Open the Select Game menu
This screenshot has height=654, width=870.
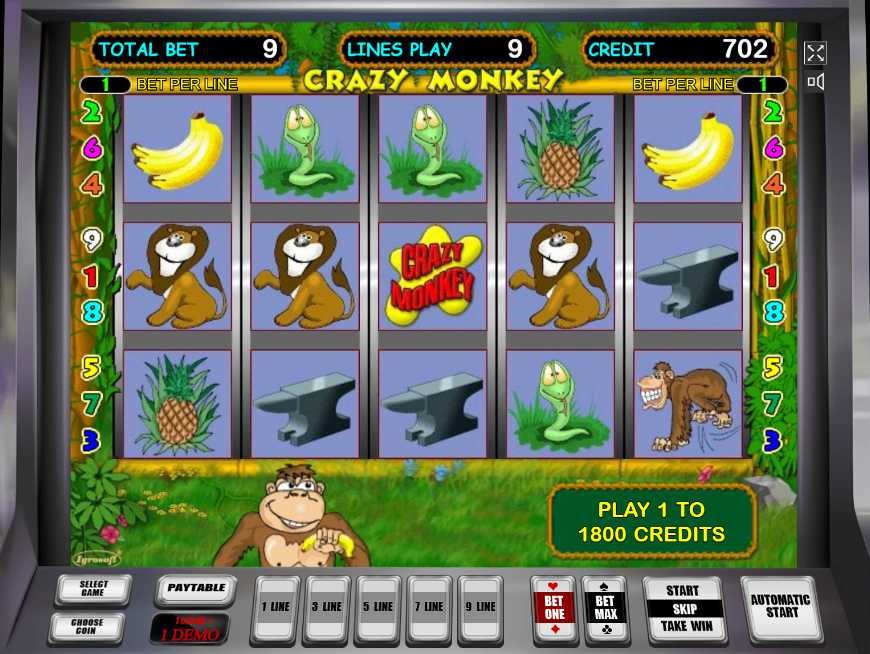[x=93, y=589]
